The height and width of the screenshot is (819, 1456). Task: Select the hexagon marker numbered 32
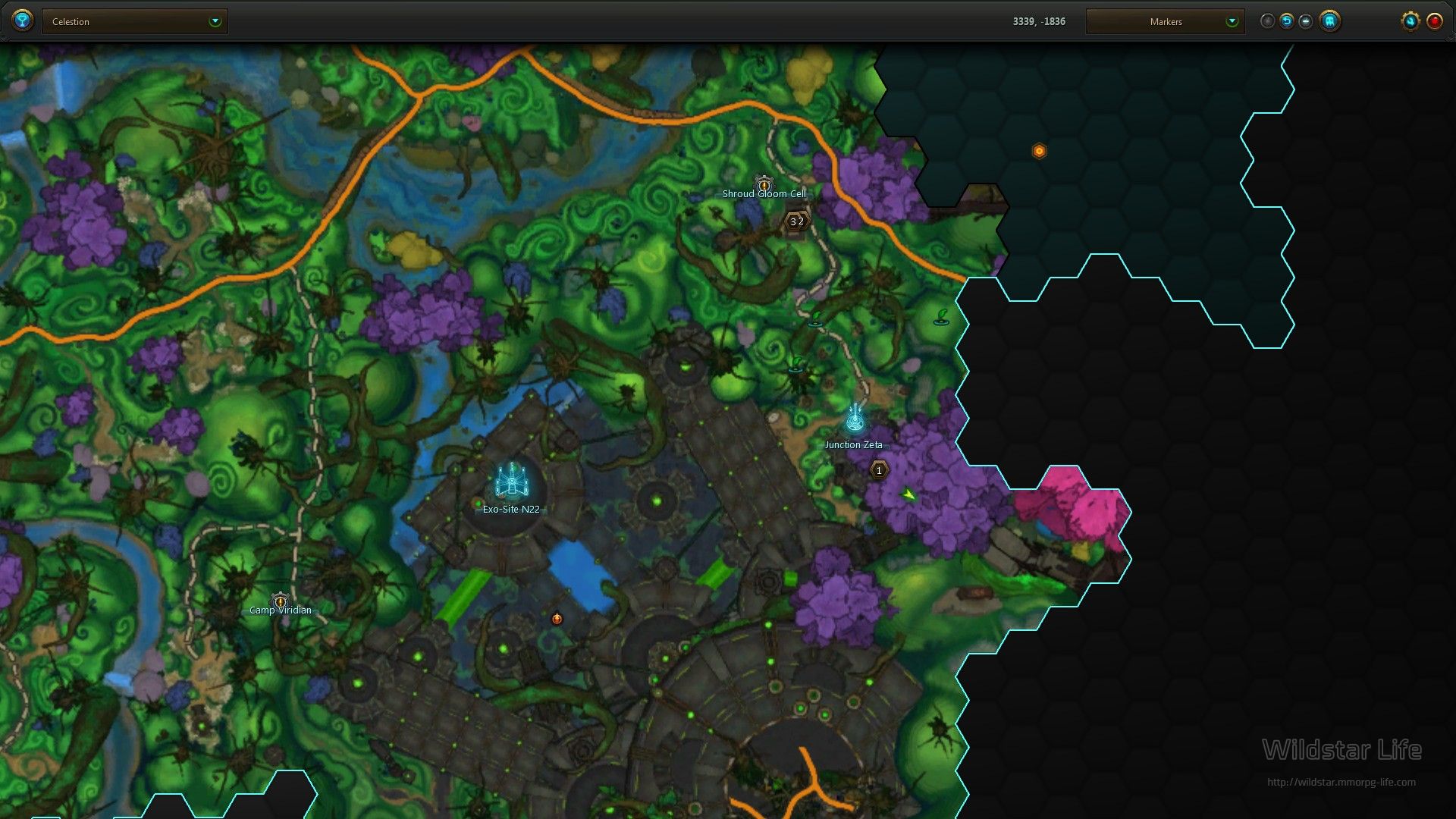pyautogui.click(x=796, y=221)
